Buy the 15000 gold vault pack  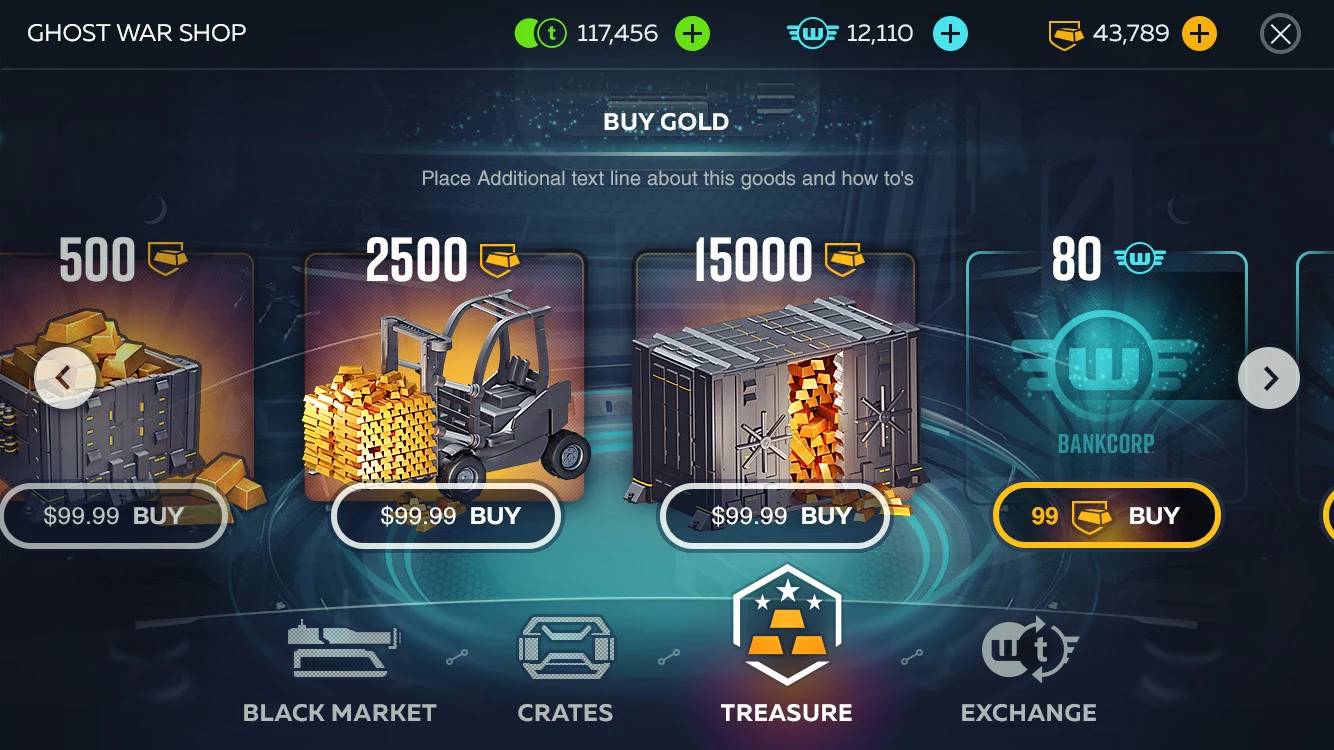(x=776, y=516)
